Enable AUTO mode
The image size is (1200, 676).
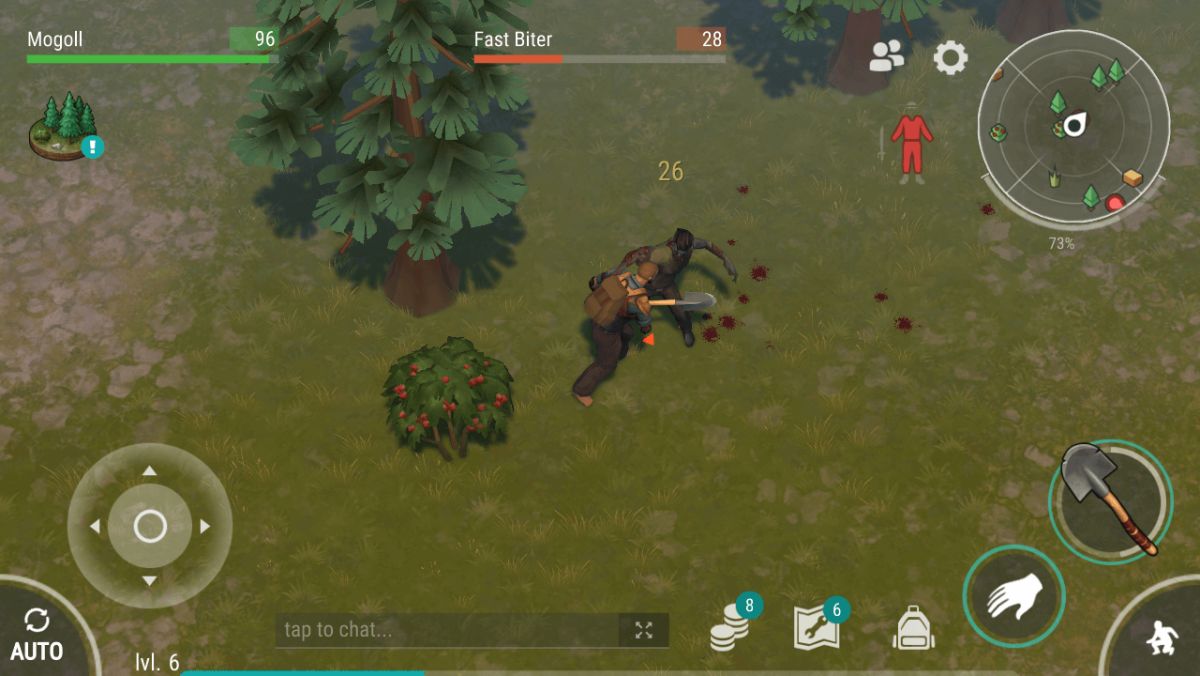[x=37, y=636]
